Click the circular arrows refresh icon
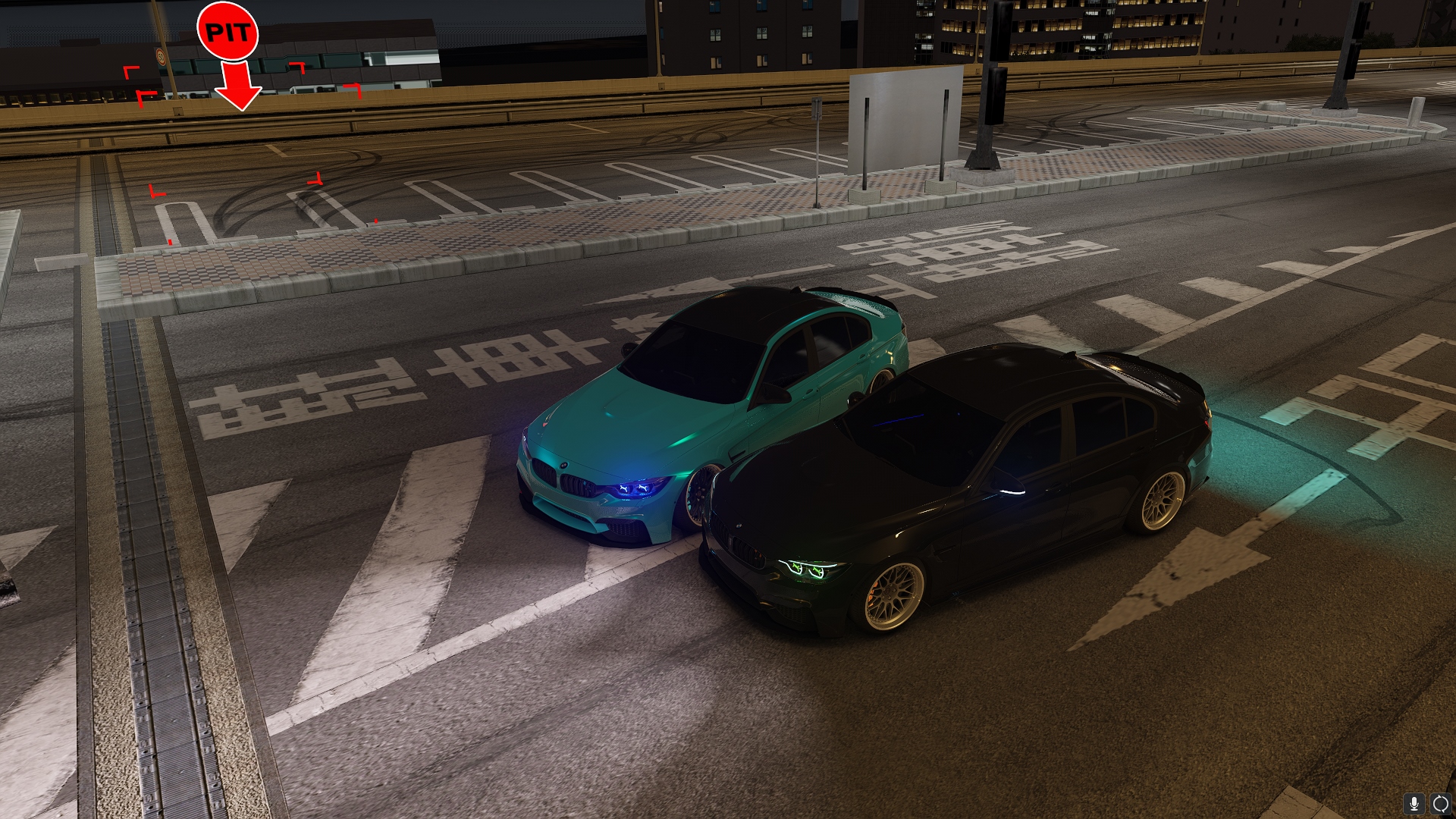 pos(1440,803)
